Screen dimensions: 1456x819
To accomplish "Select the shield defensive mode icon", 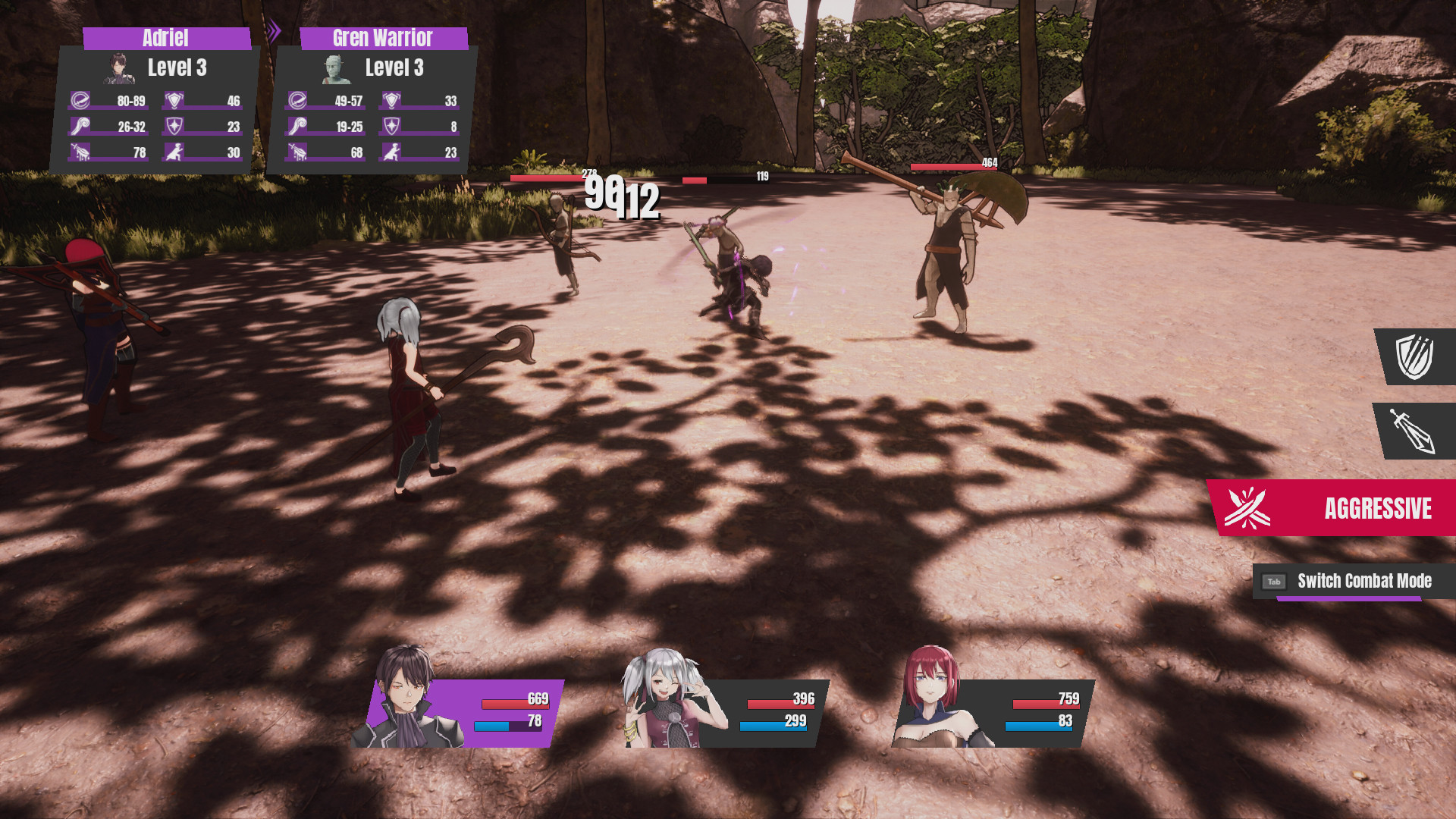I will tap(1415, 356).
